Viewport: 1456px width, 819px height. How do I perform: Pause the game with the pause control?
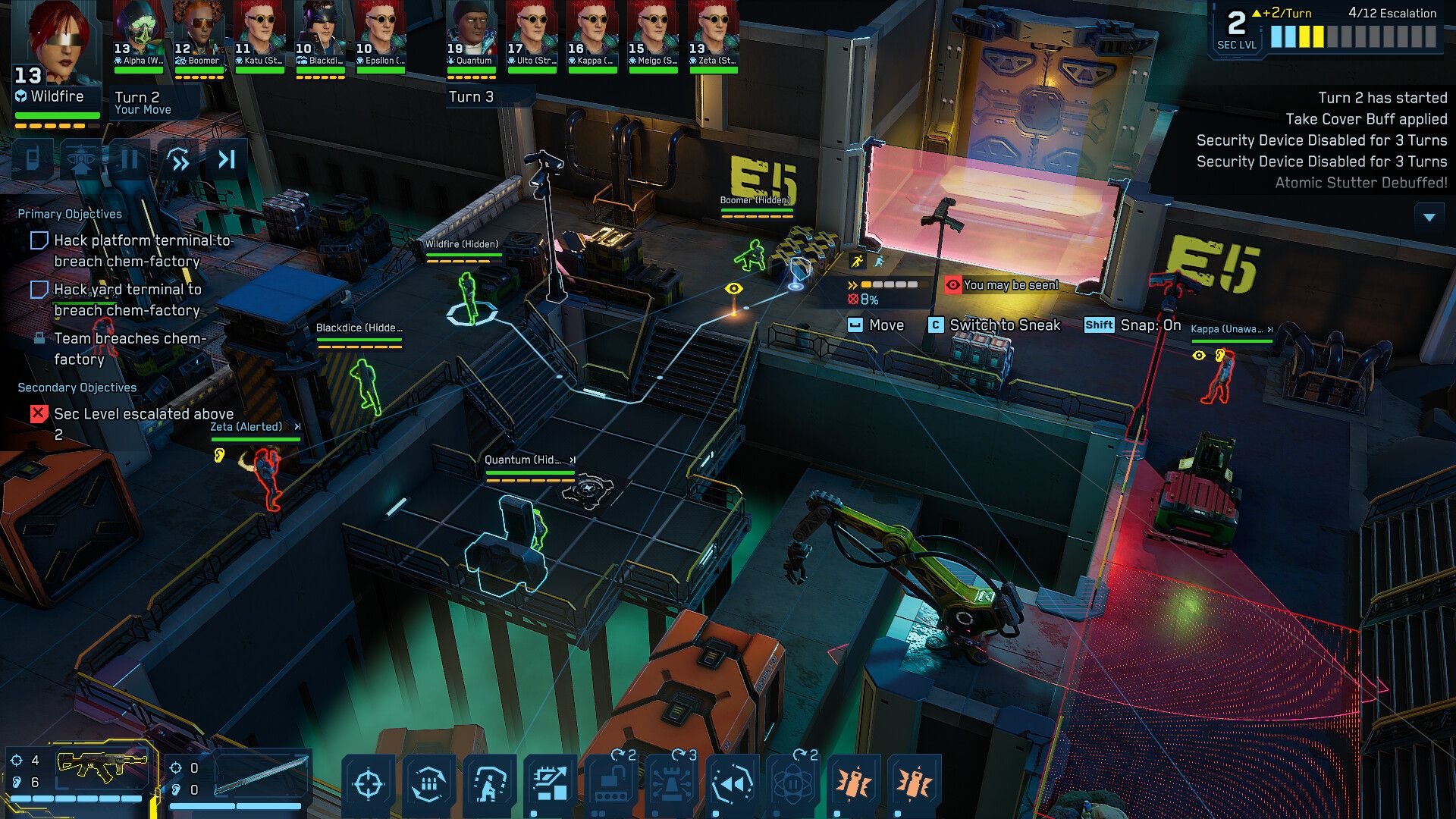(x=130, y=161)
